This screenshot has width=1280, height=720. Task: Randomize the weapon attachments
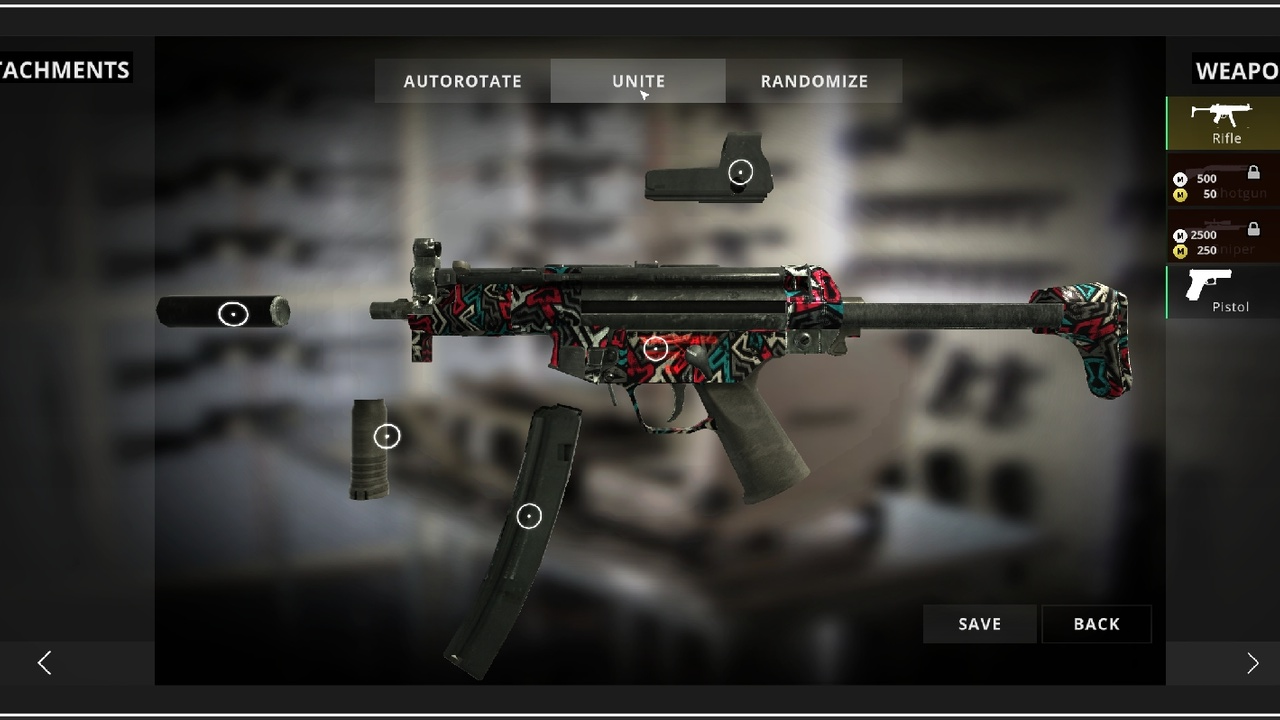click(814, 81)
